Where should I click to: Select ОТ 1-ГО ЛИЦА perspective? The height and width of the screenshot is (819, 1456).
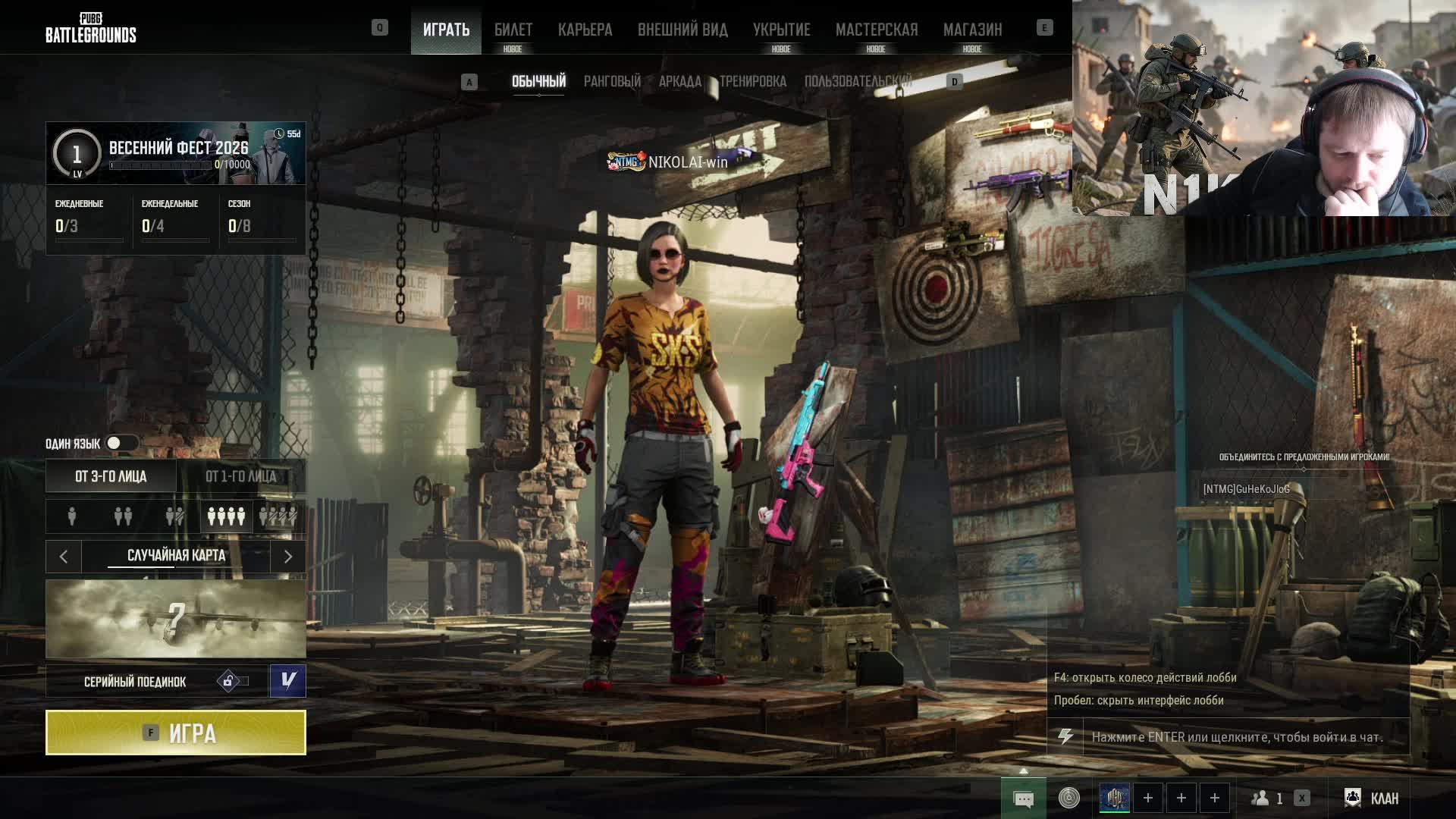point(241,476)
